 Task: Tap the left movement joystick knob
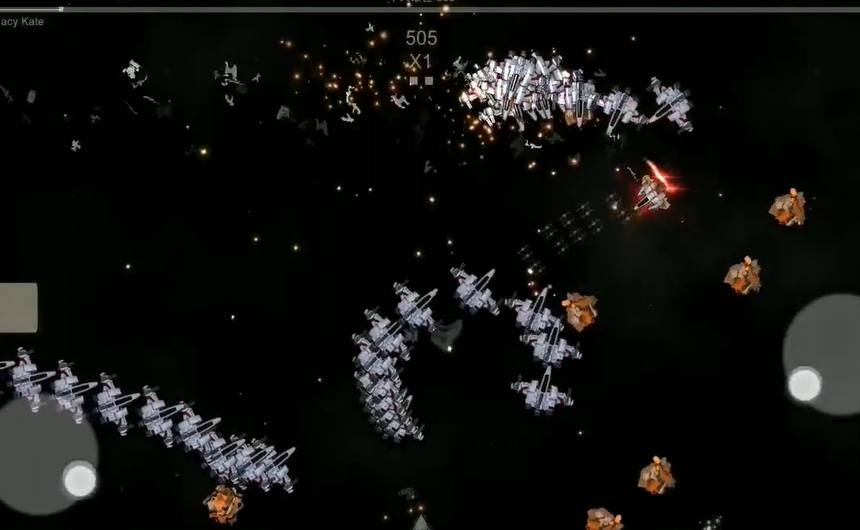pyautogui.click(x=80, y=480)
